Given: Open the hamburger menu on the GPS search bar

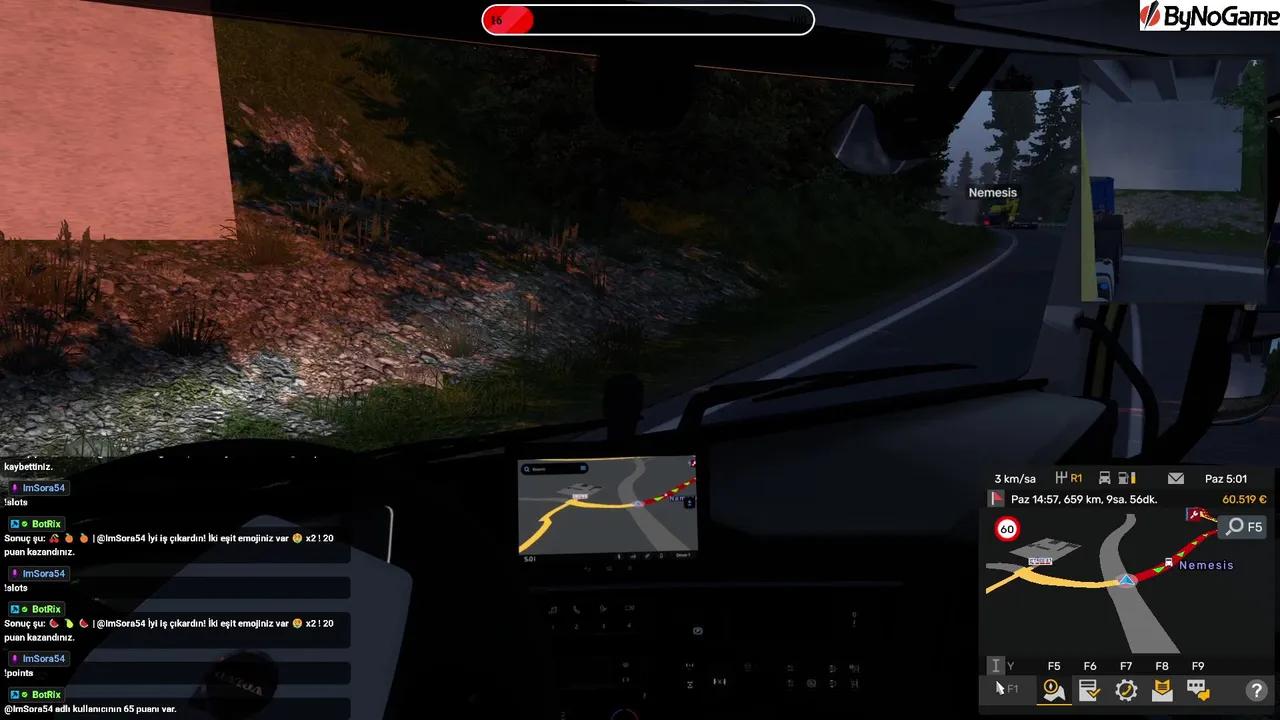Looking at the screenshot, I should 584,469.
